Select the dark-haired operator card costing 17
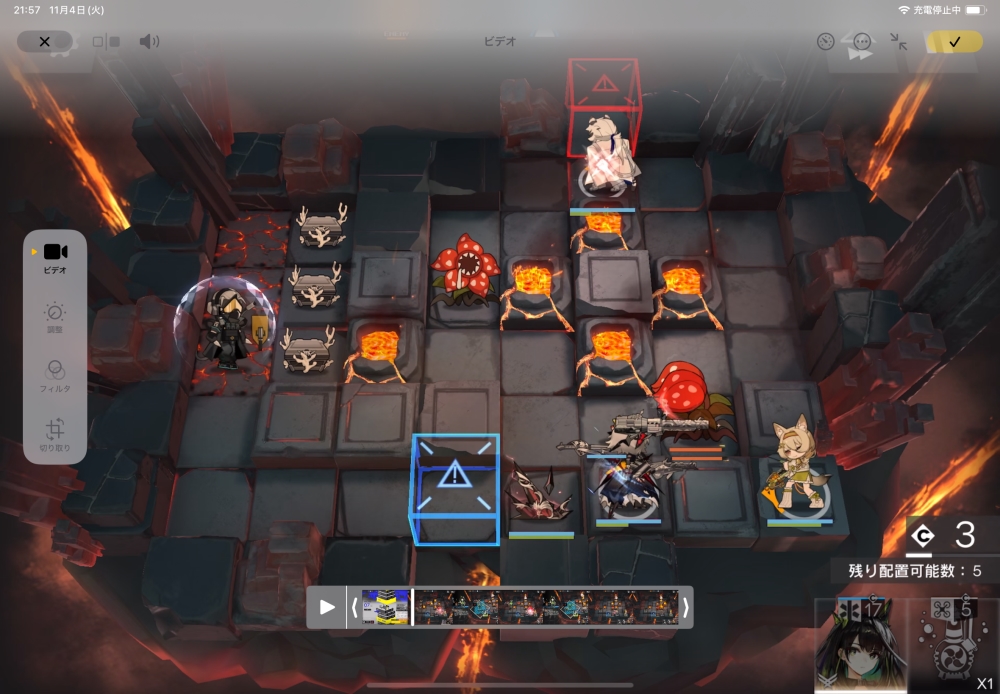This screenshot has width=1000, height=694. click(860, 645)
